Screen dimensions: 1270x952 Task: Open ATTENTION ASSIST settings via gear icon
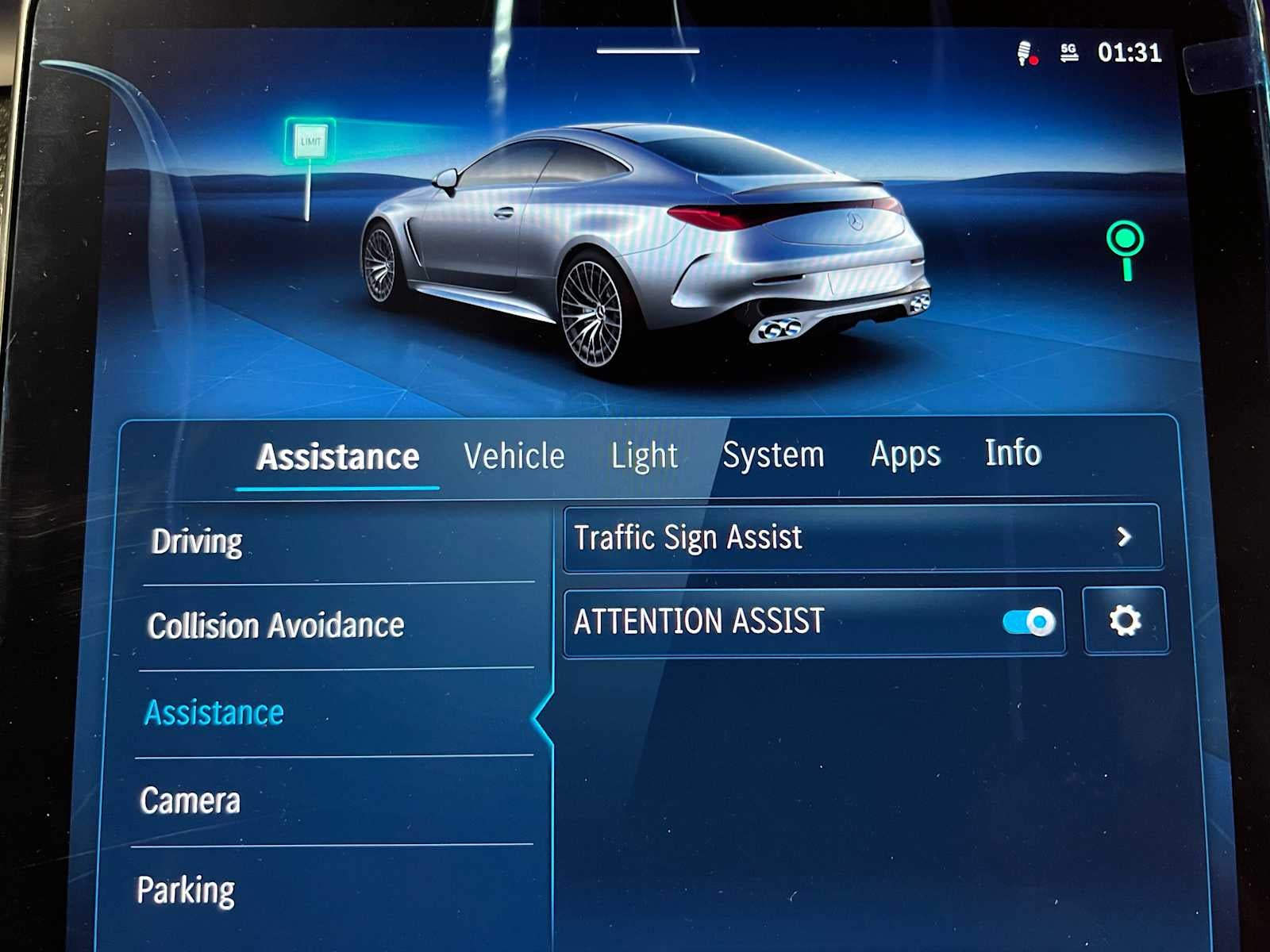tap(1126, 621)
